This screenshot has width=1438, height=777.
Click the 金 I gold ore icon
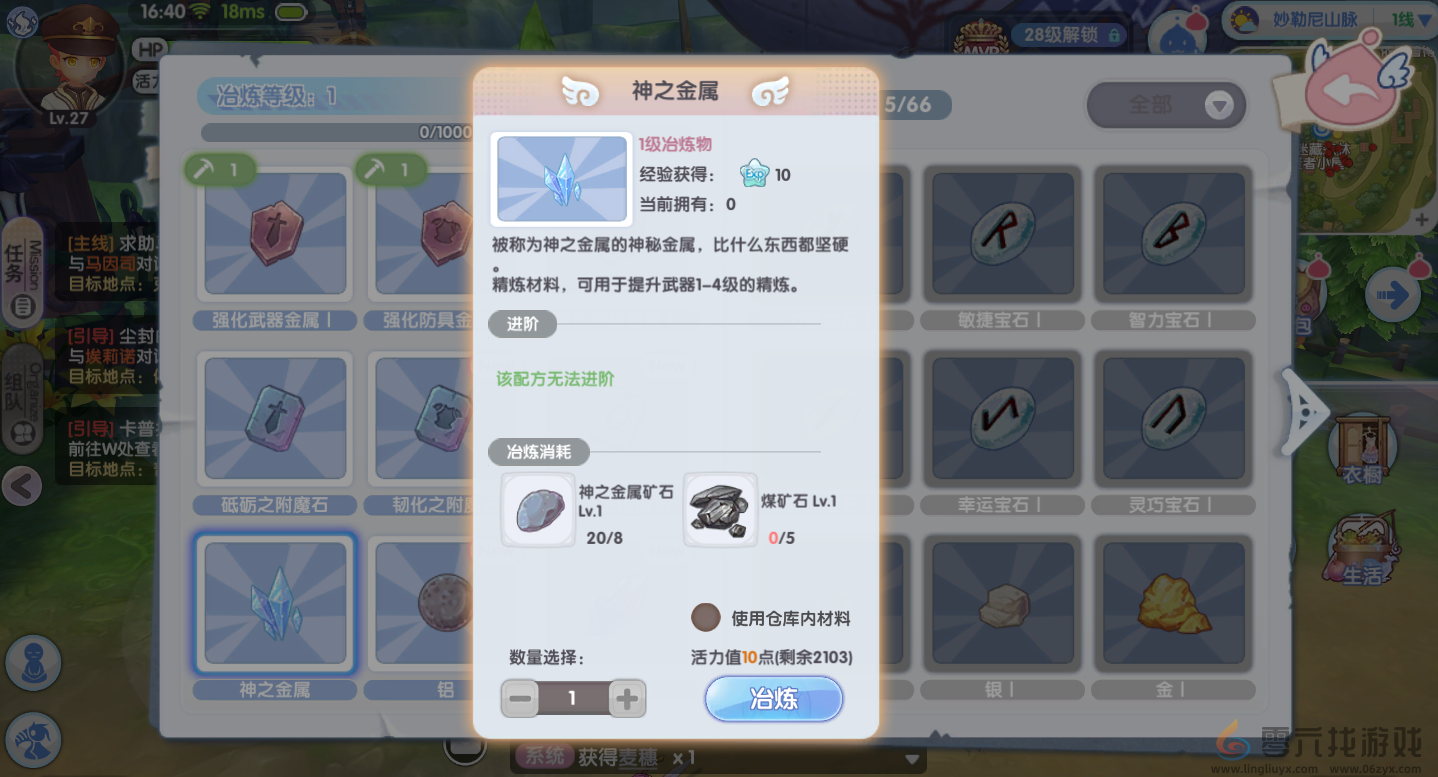click(x=1173, y=603)
